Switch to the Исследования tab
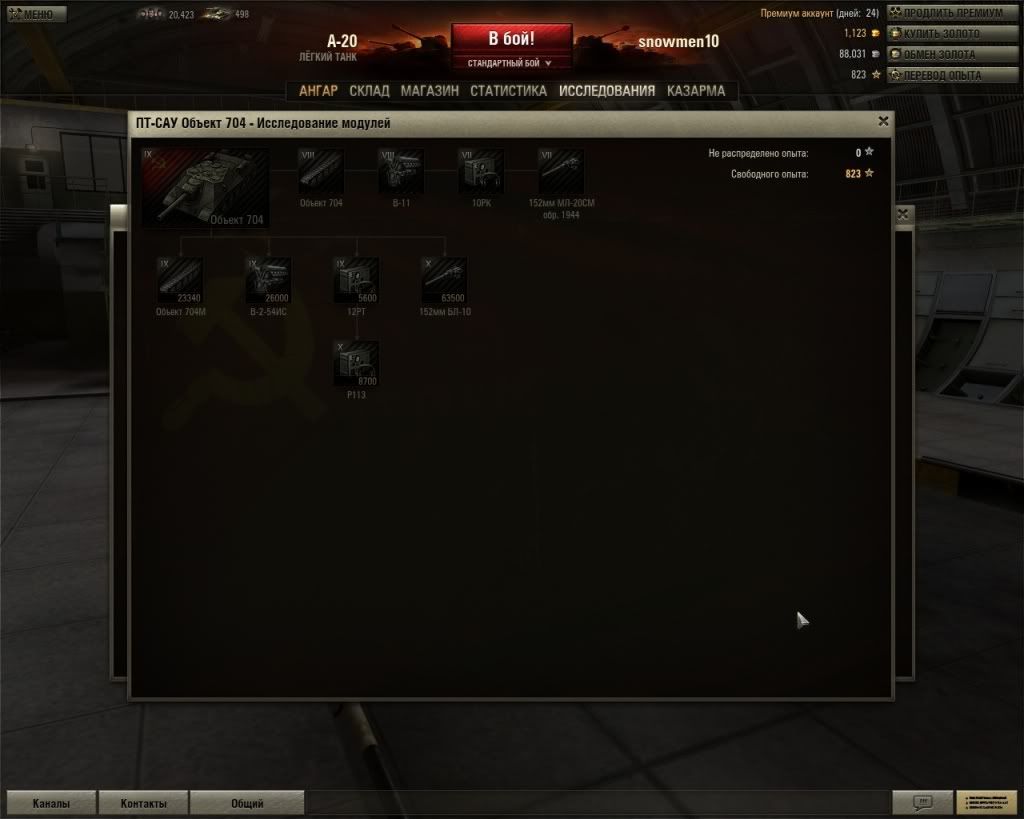The image size is (1024, 819). [x=607, y=91]
